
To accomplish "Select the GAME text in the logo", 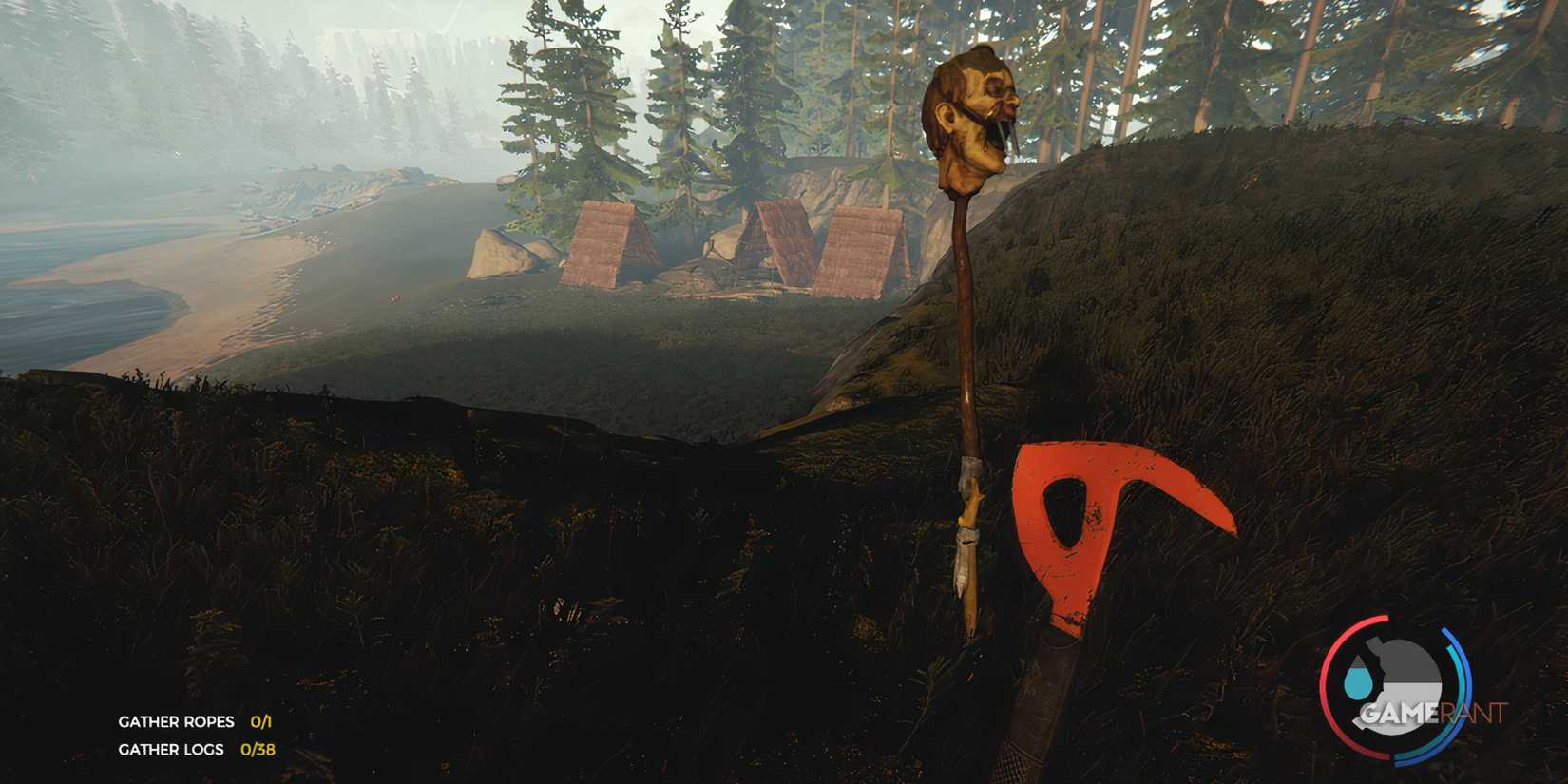I will [1394, 713].
